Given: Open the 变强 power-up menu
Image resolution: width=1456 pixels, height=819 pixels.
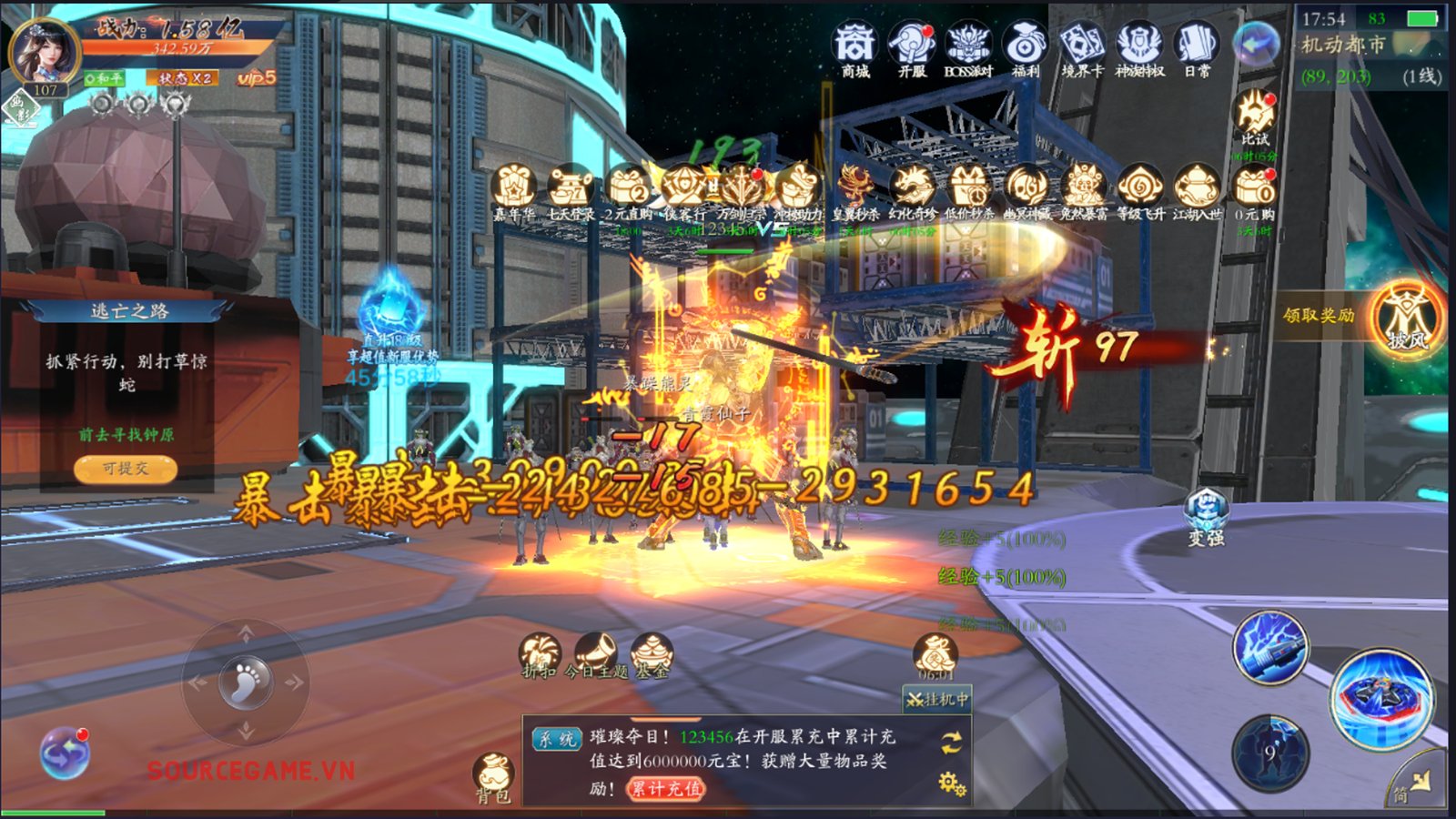Looking at the screenshot, I should 1206,515.
